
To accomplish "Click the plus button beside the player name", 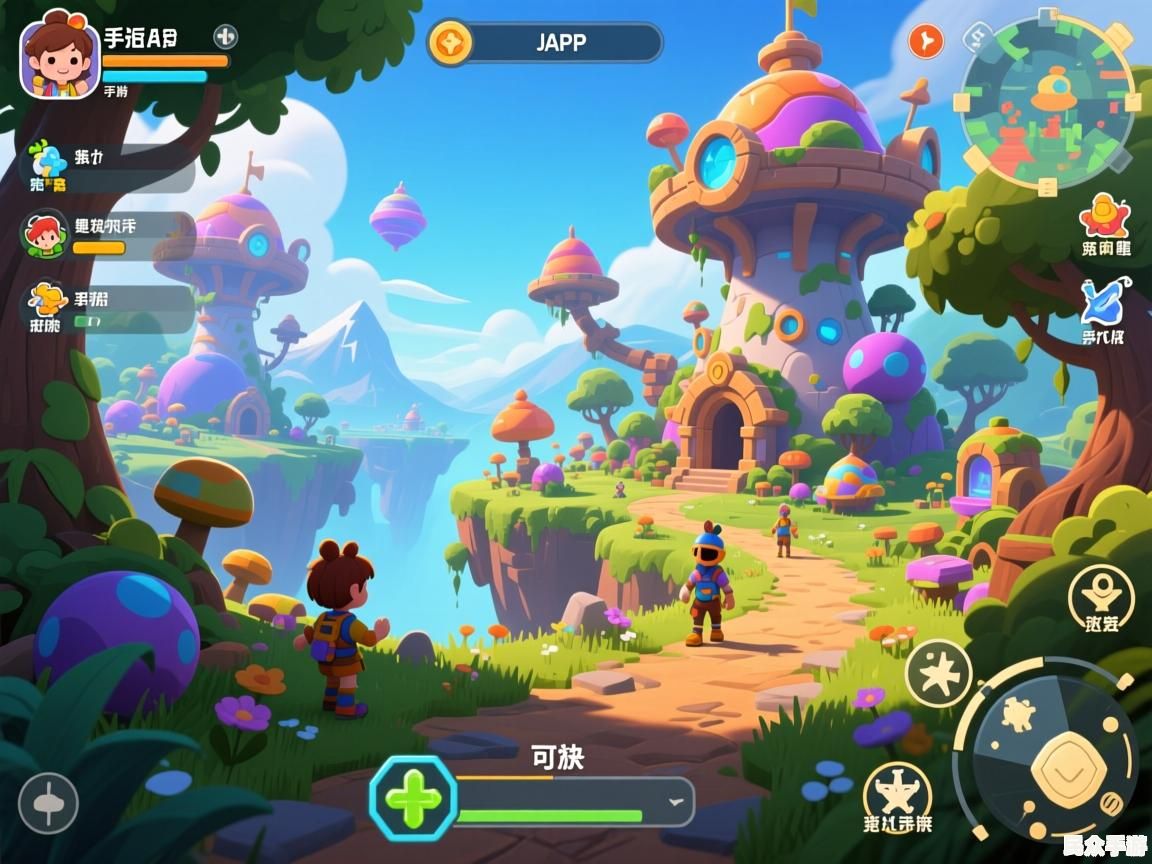I will tap(226, 37).
